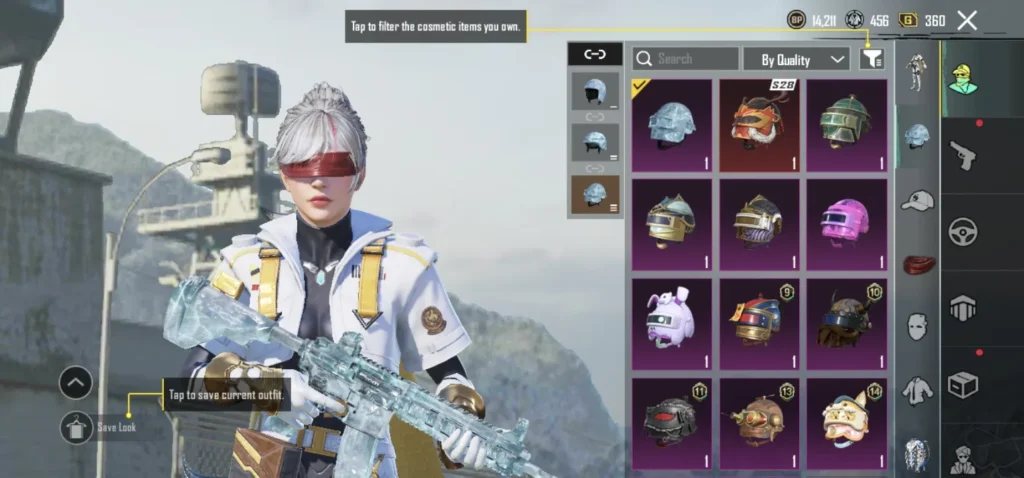This screenshot has height=478, width=1024.
Task: Select the equipped ice helmet skin
Action: tap(672, 125)
